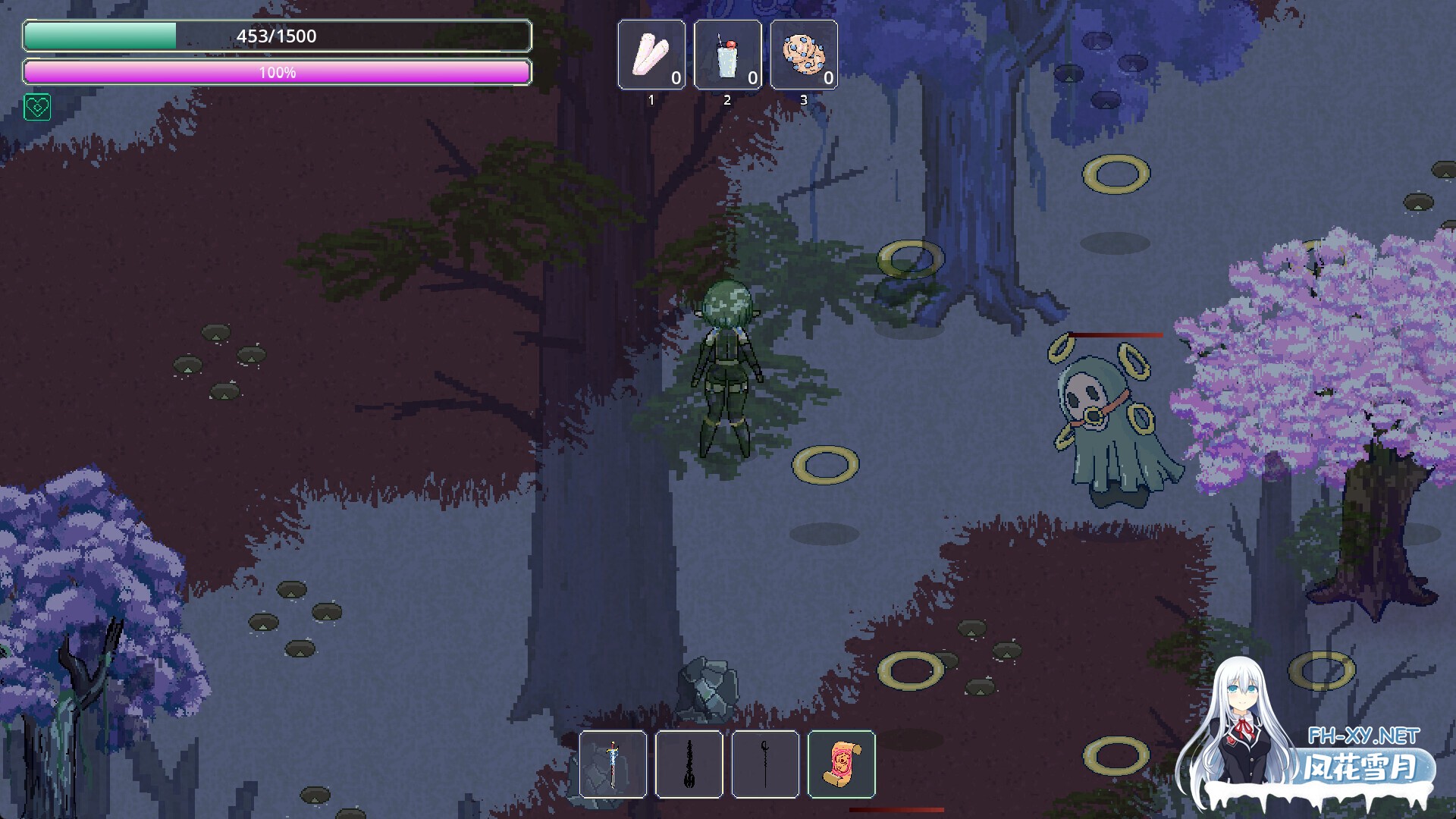
Task: Click the green heart status icon
Action: tap(37, 108)
